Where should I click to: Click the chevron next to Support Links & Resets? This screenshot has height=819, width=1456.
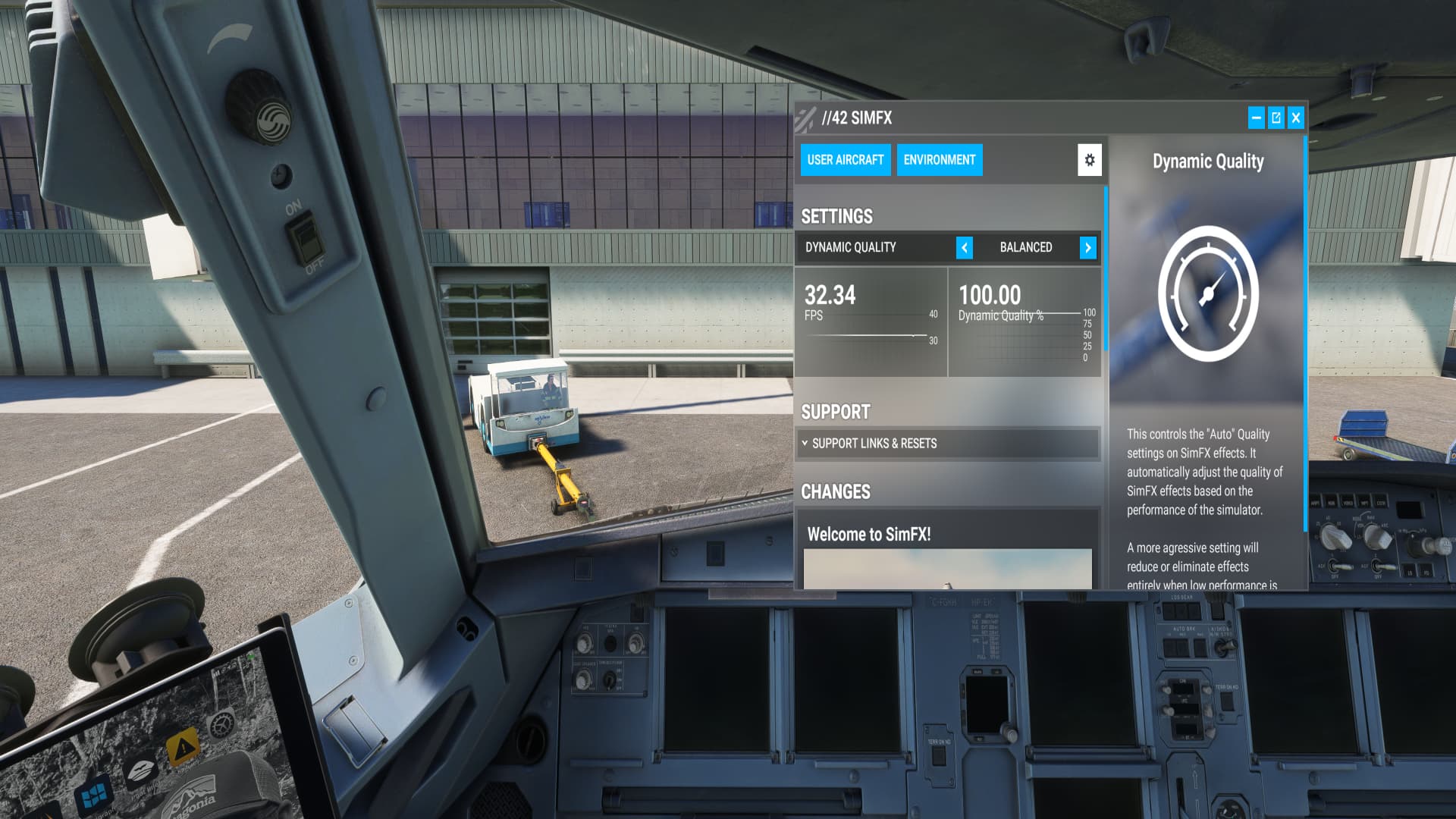coord(805,444)
